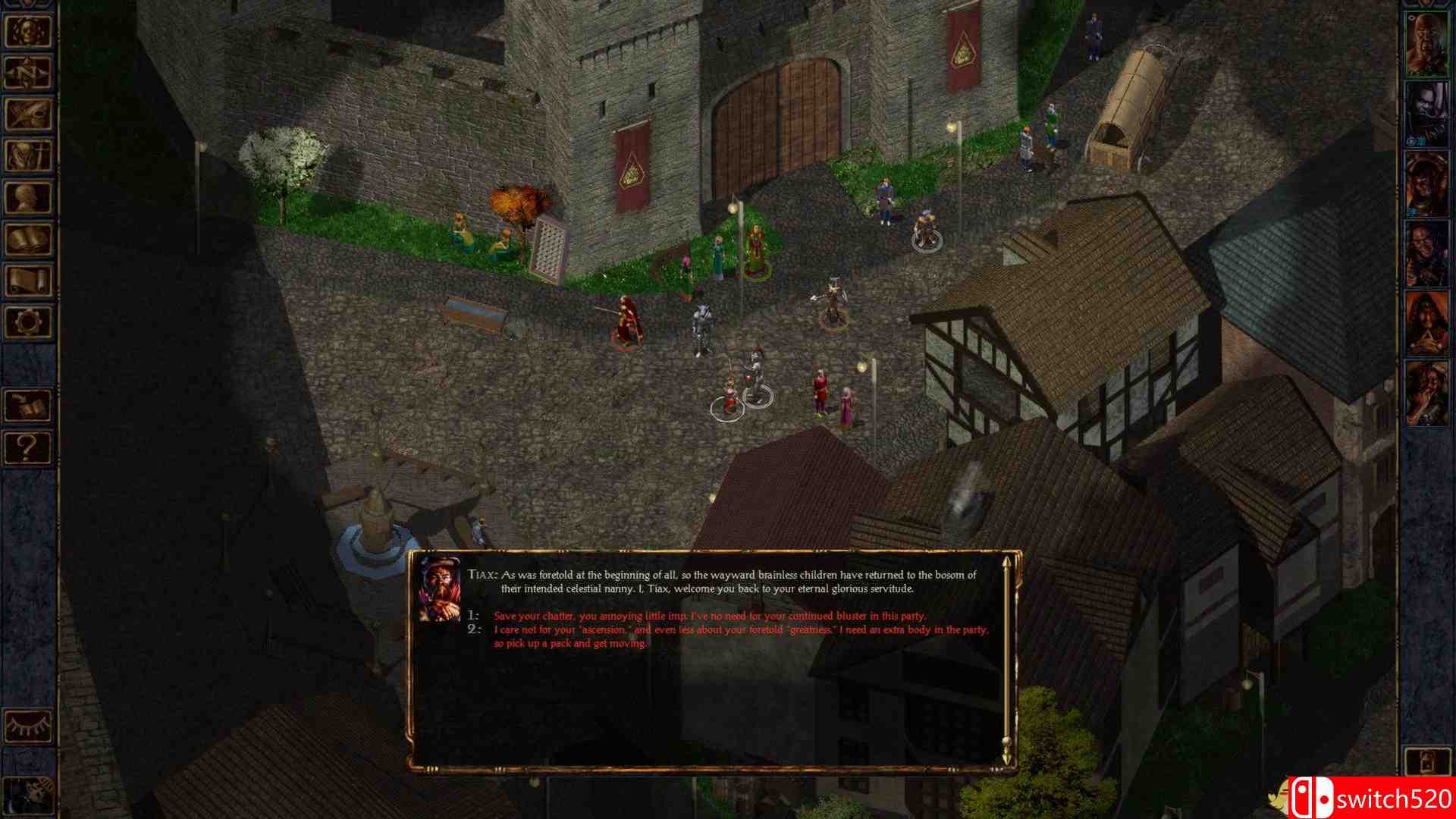Click the closed-eye rest button
The height and width of the screenshot is (819, 1456).
pyautogui.click(x=29, y=724)
